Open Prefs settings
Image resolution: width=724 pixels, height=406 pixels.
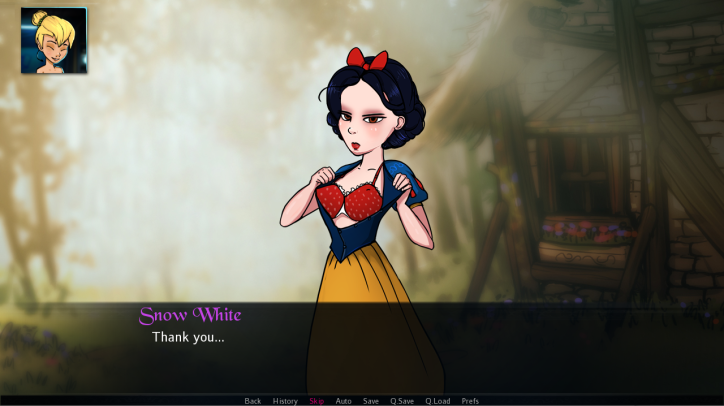[470, 401]
